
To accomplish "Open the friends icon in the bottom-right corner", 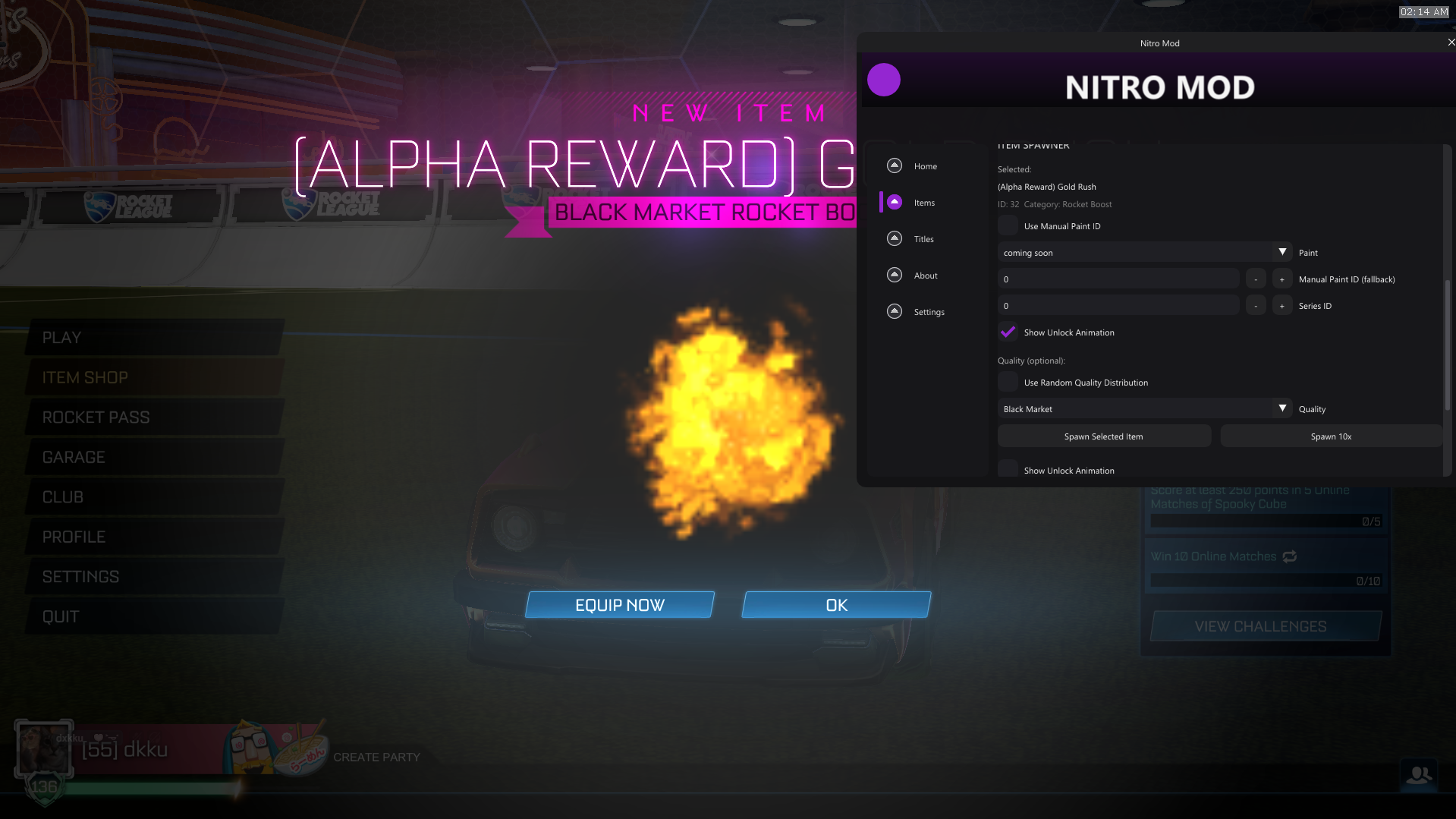I will [1420, 776].
